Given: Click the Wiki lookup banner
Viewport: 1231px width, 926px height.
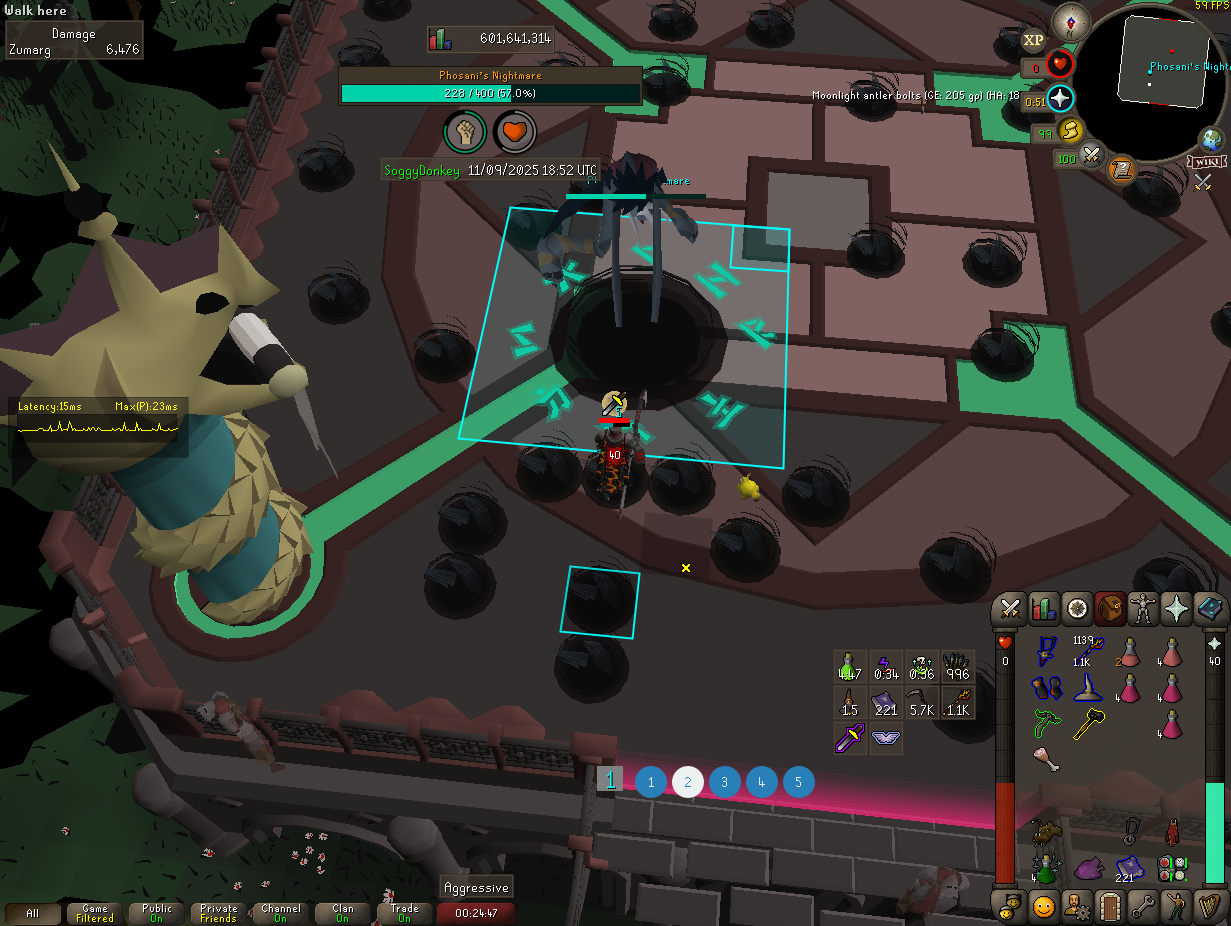Looking at the screenshot, I should 1207,162.
